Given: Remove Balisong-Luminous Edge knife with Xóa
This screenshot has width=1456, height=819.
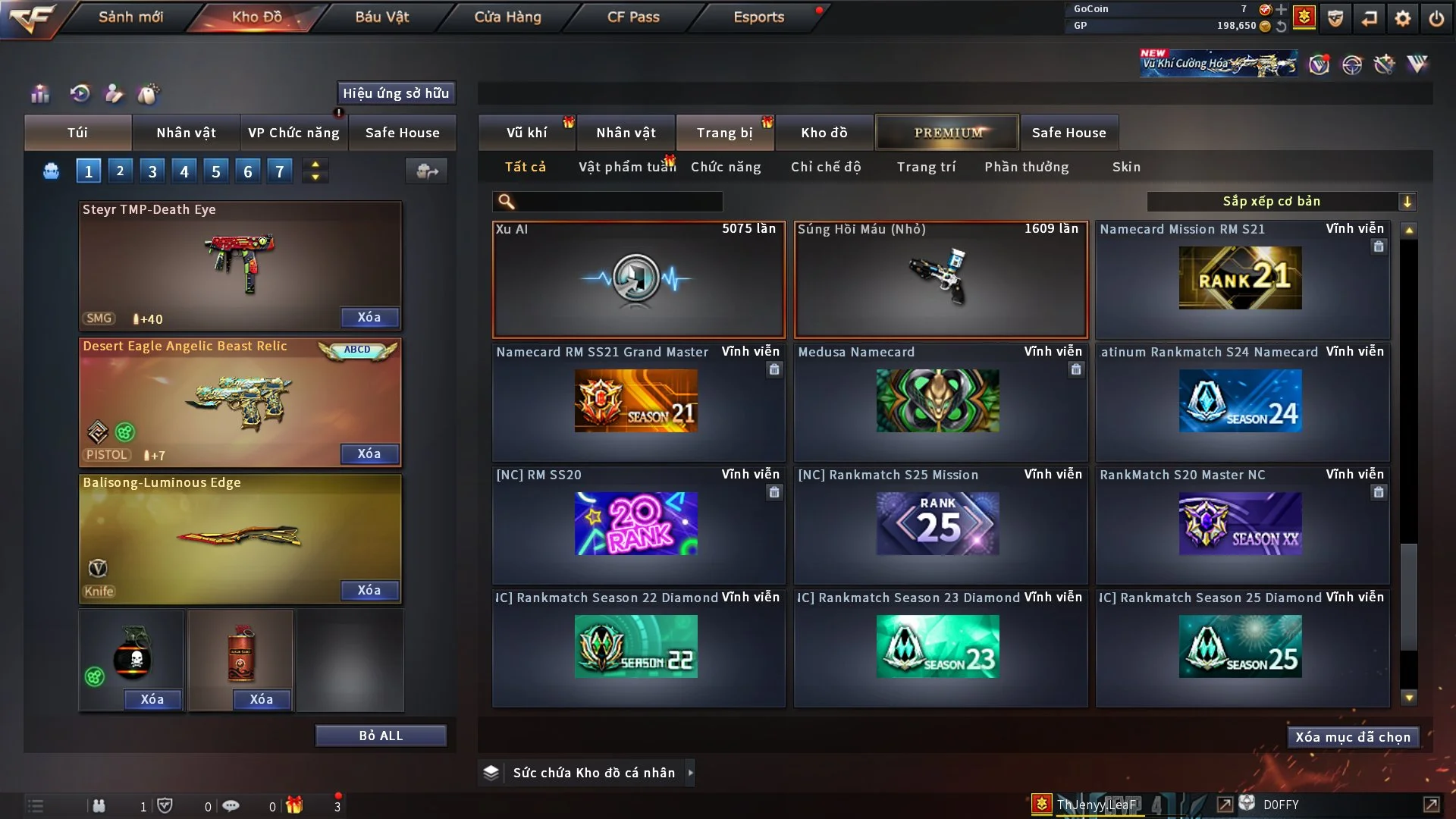Looking at the screenshot, I should pos(369,590).
